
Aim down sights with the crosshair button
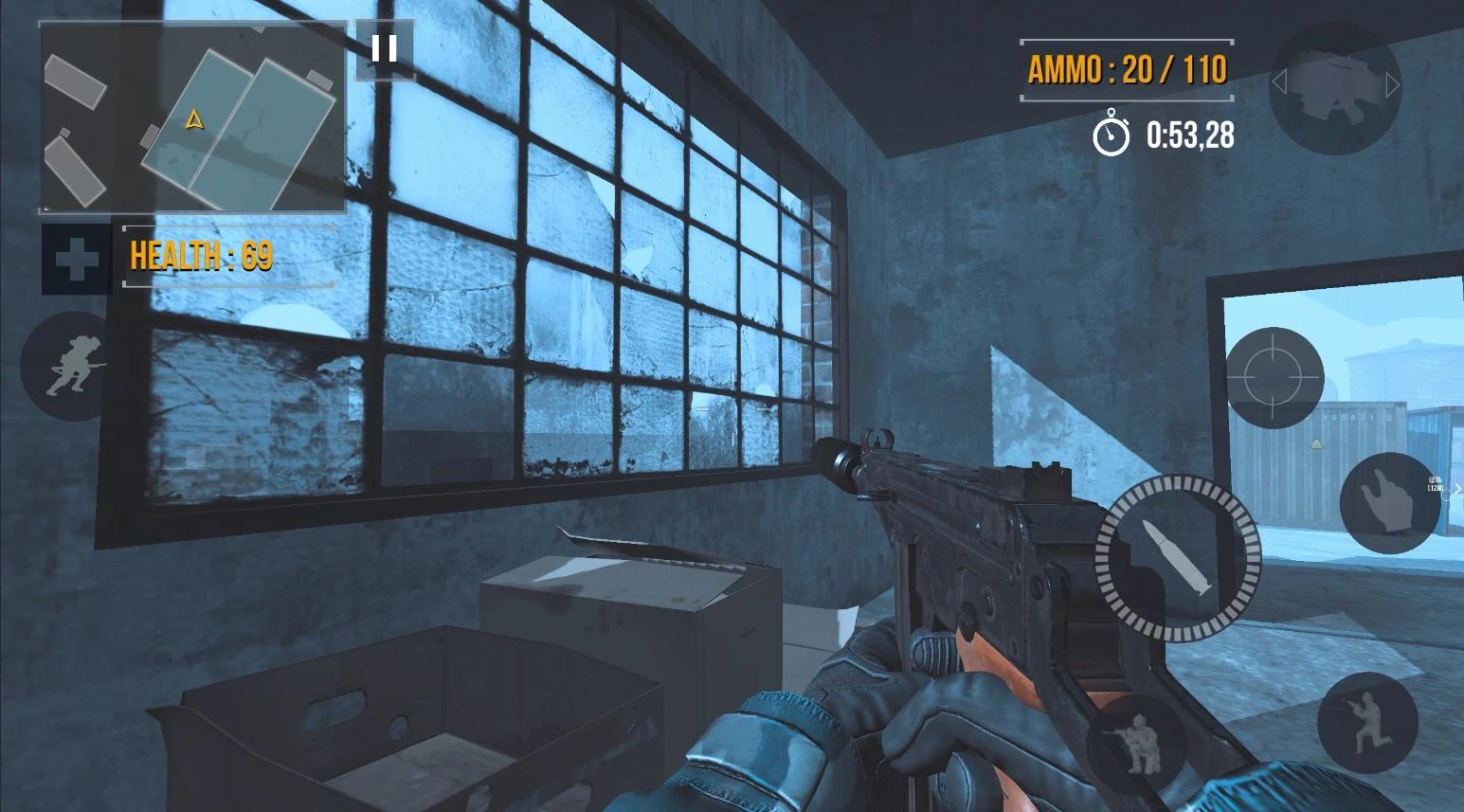[x=1274, y=377]
